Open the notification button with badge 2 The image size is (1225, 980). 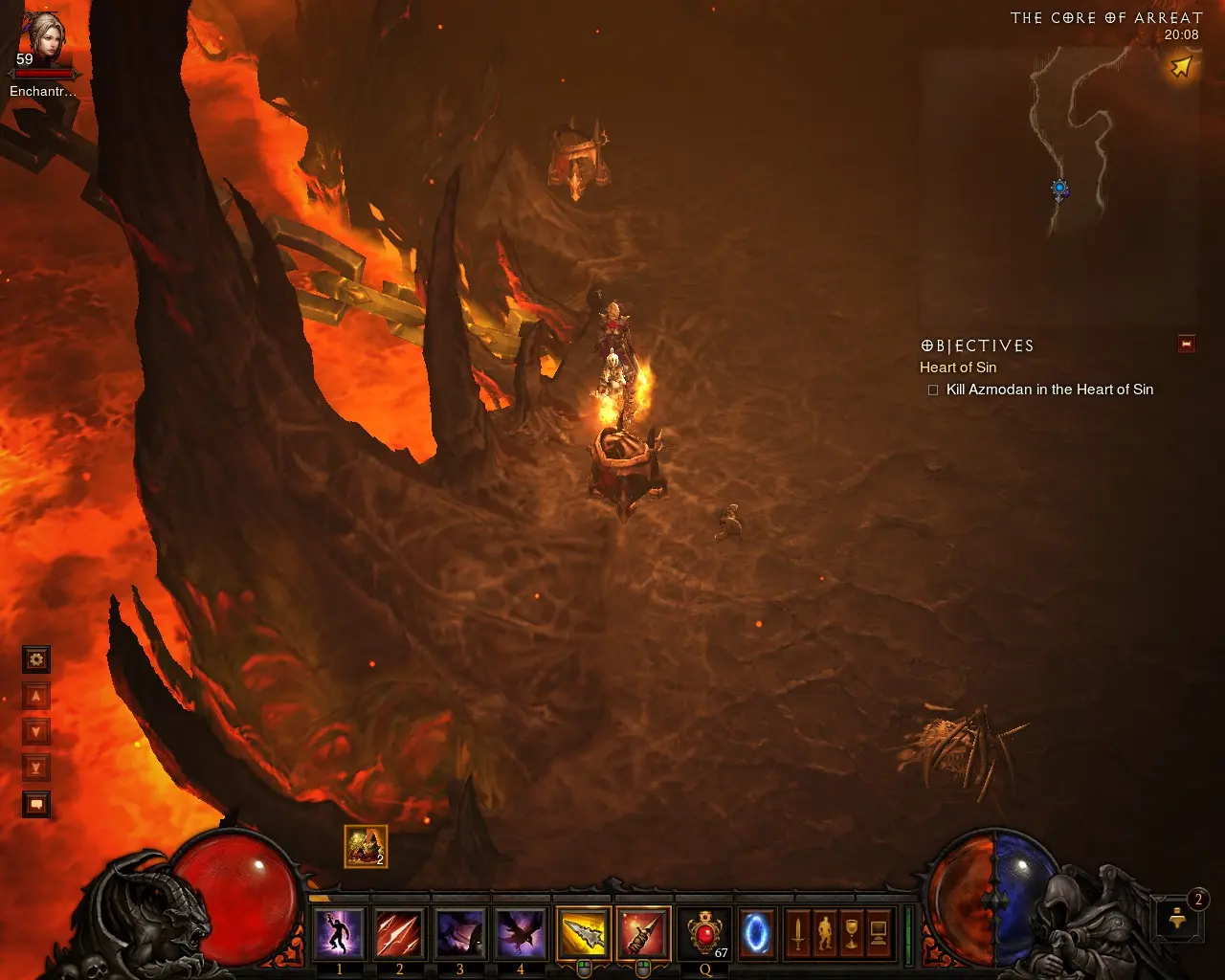click(1179, 919)
